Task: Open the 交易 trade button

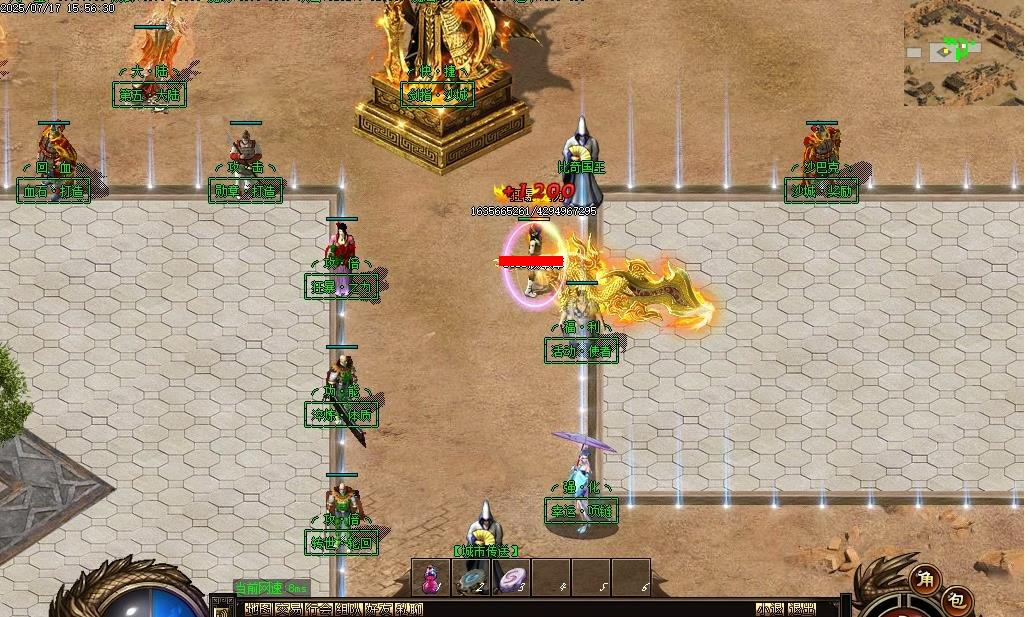Action: tap(289, 608)
